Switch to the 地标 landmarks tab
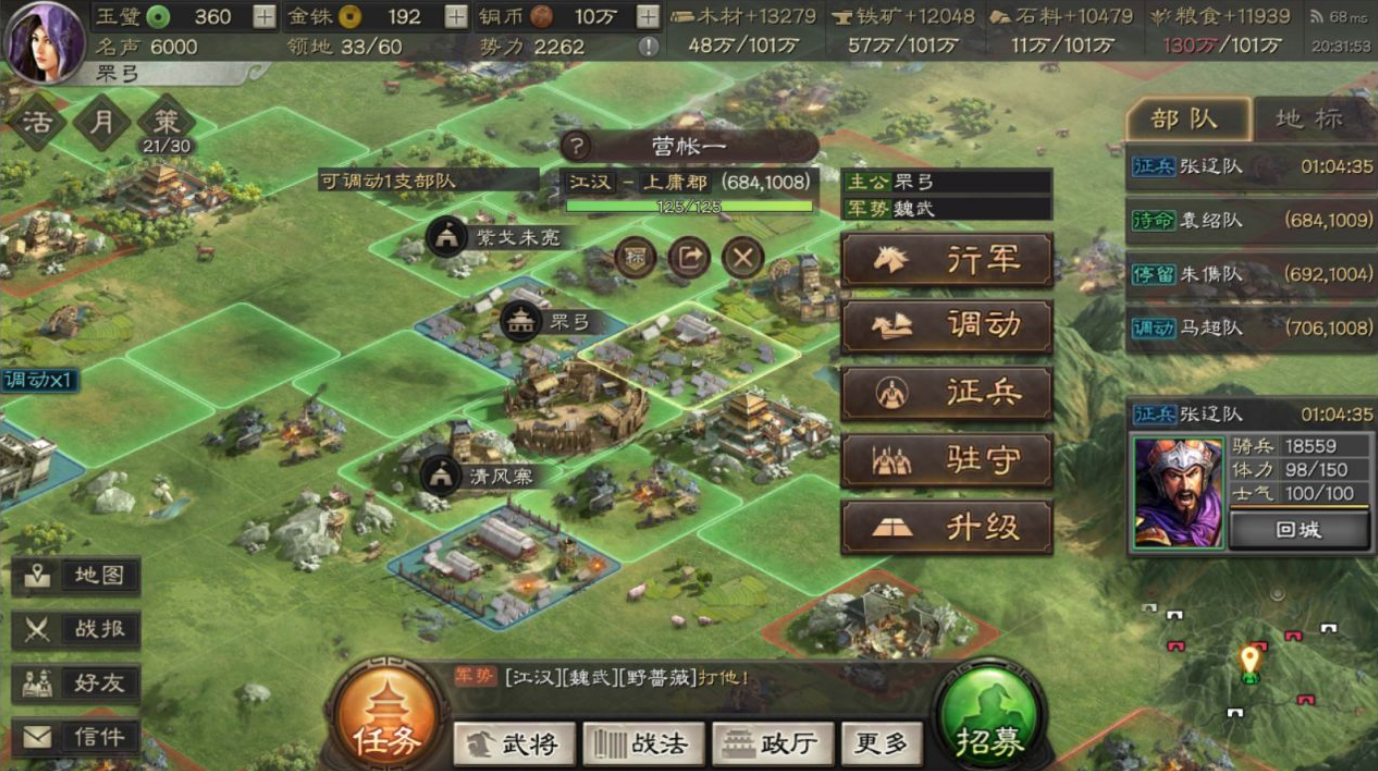This screenshot has width=1378, height=771. (1309, 119)
